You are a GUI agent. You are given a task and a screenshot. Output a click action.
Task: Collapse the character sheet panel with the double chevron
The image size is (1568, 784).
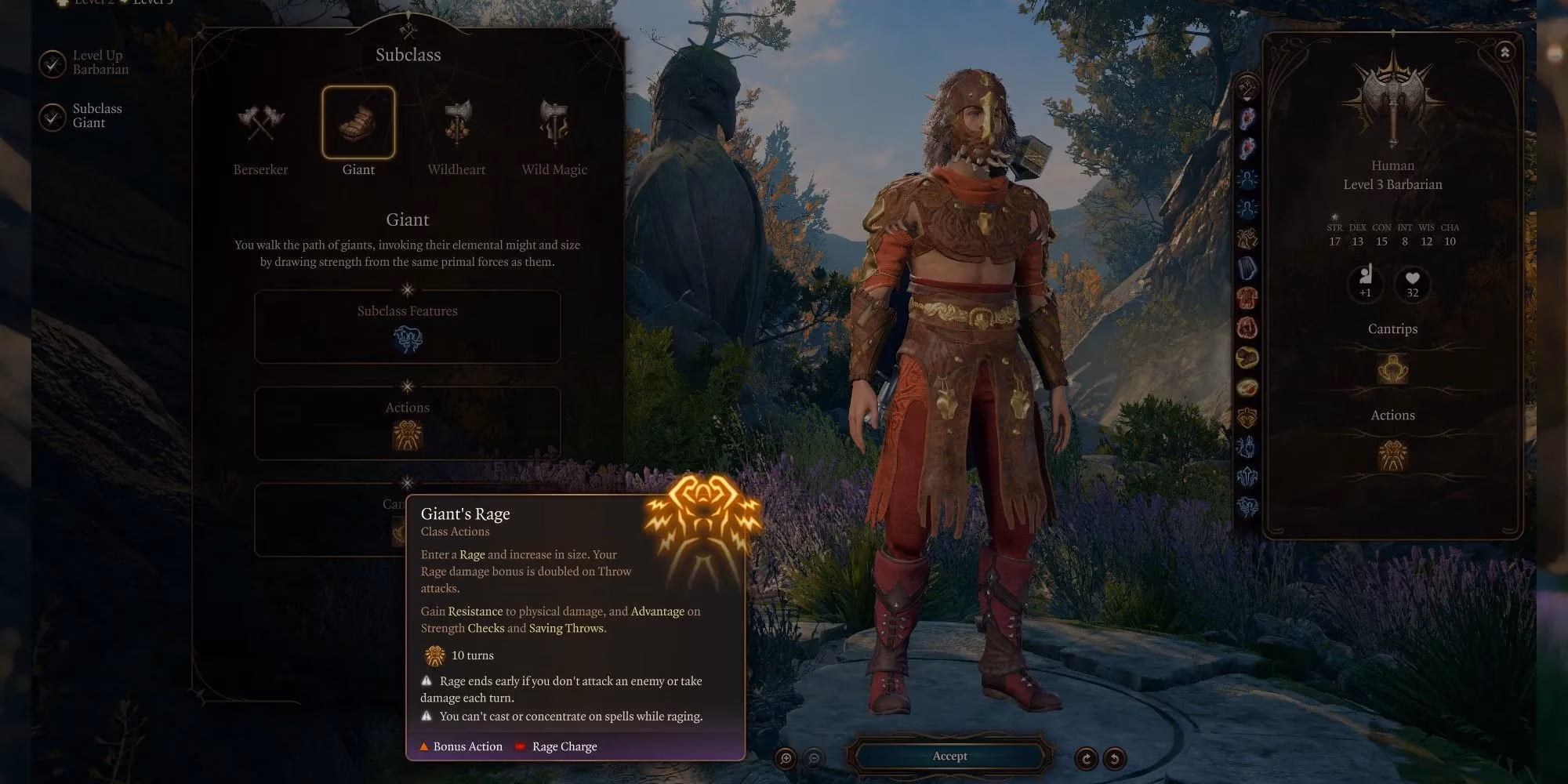[1504, 49]
